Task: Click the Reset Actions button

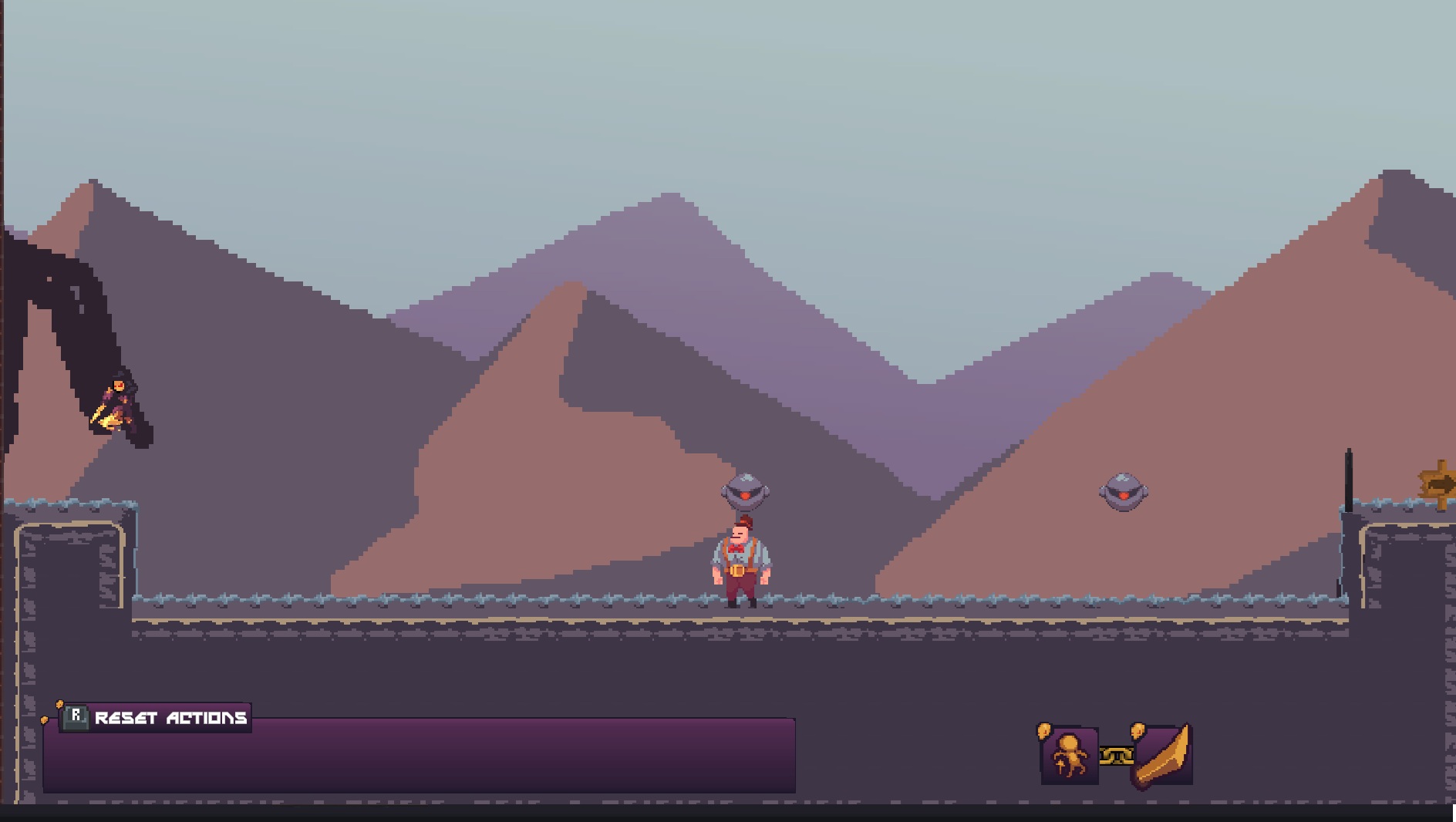Action: 157,717
